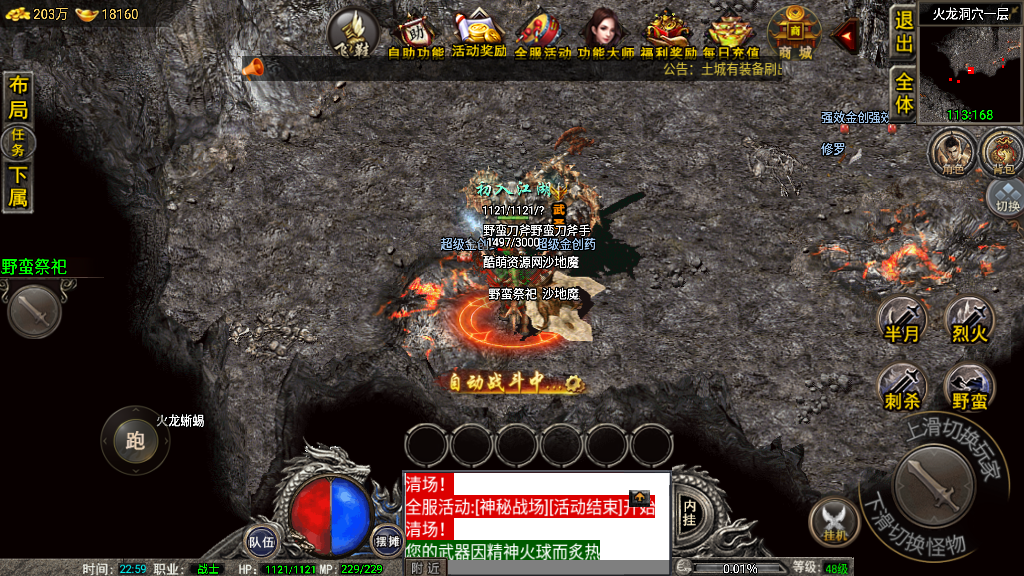Open the 活动奖励 activity rewards
Image resolution: width=1024 pixels, height=576 pixels.
pos(479,35)
